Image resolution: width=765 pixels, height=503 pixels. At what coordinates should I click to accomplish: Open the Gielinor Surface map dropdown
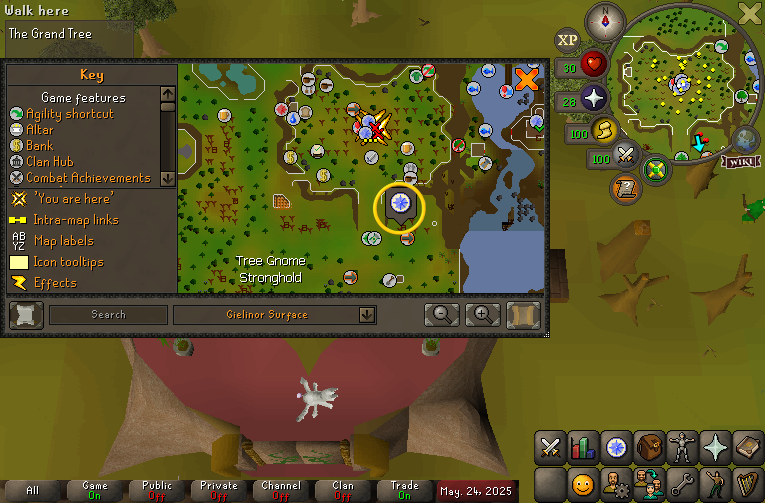pos(367,315)
